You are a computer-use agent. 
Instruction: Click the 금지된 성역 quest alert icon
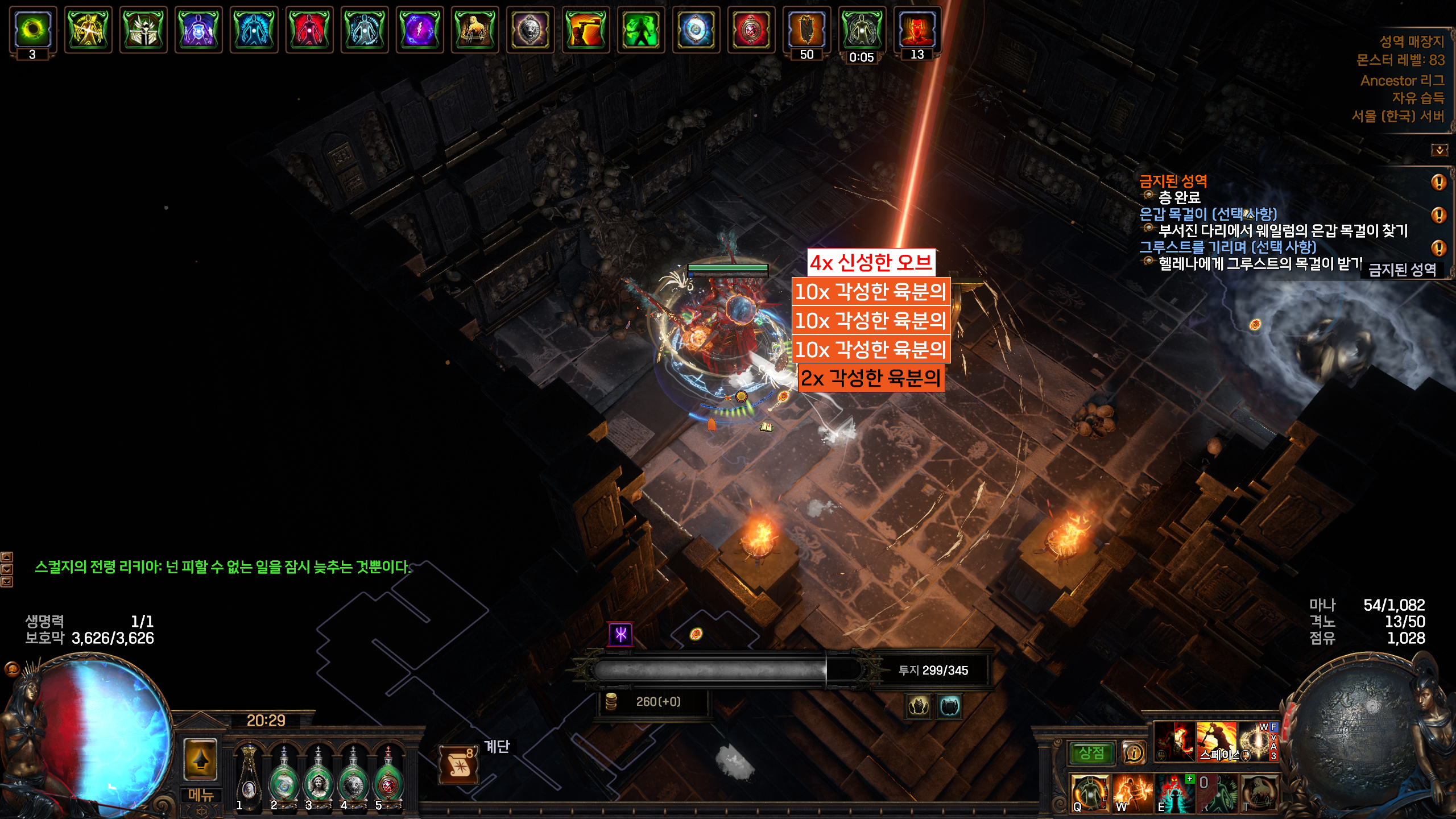pos(1438,182)
